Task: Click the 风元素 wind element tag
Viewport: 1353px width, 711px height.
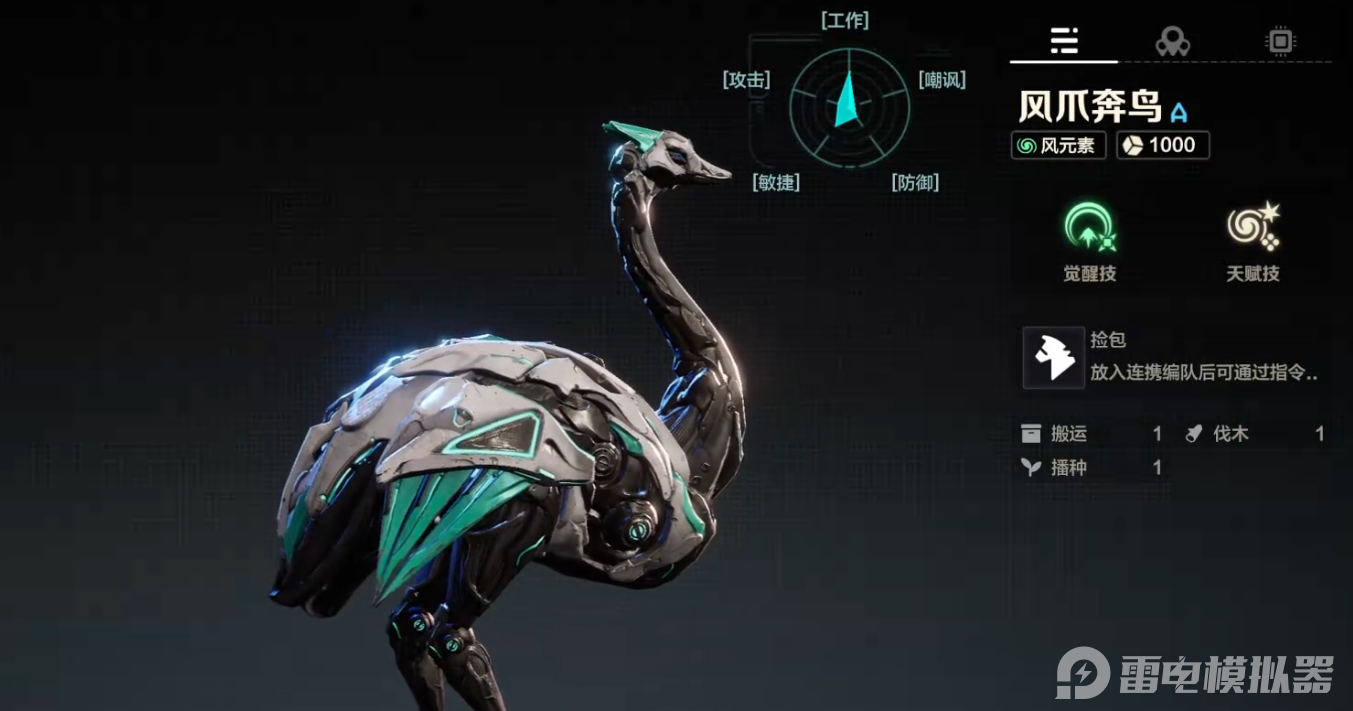Action: click(x=1058, y=145)
